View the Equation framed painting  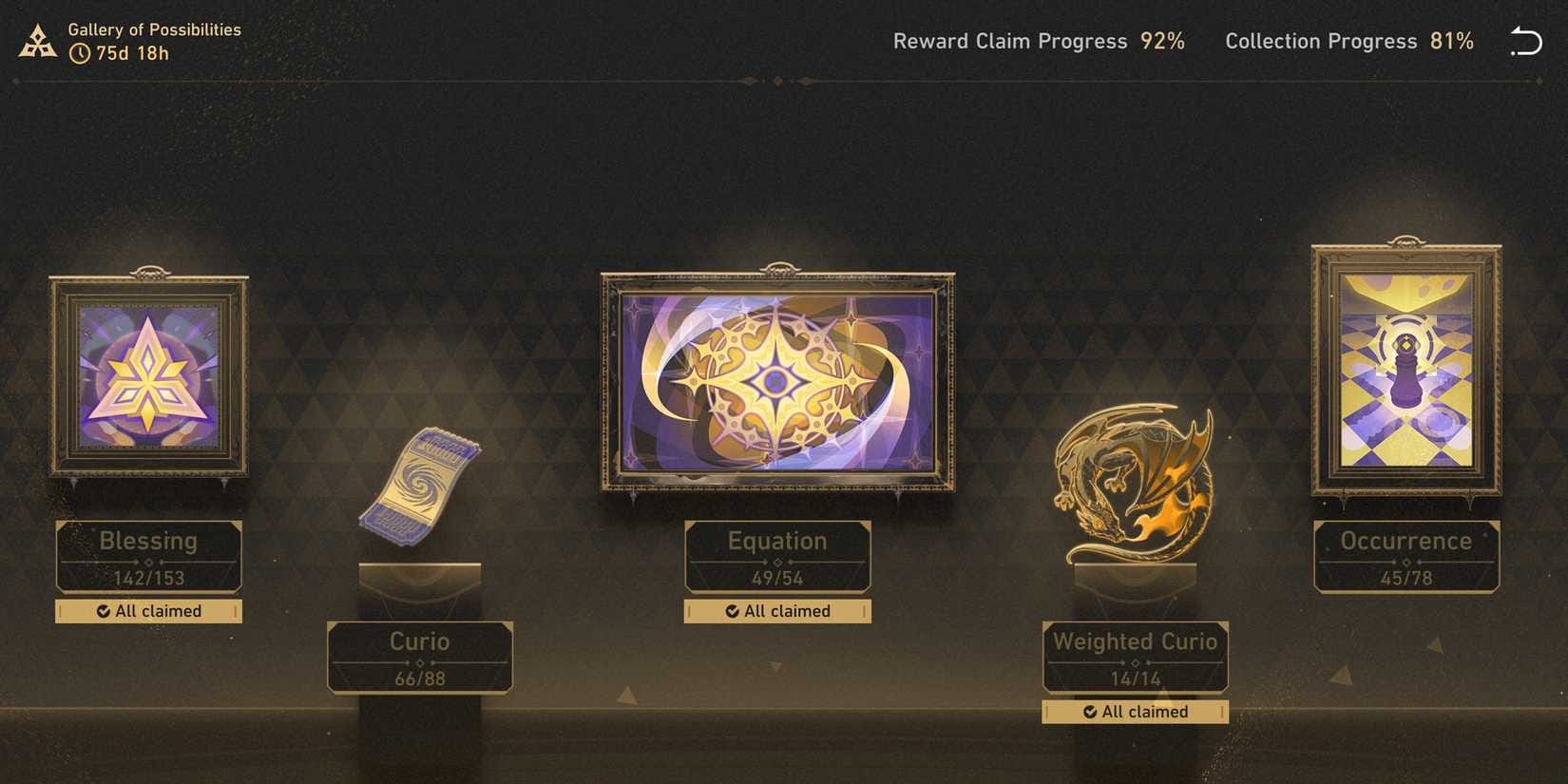[777, 382]
